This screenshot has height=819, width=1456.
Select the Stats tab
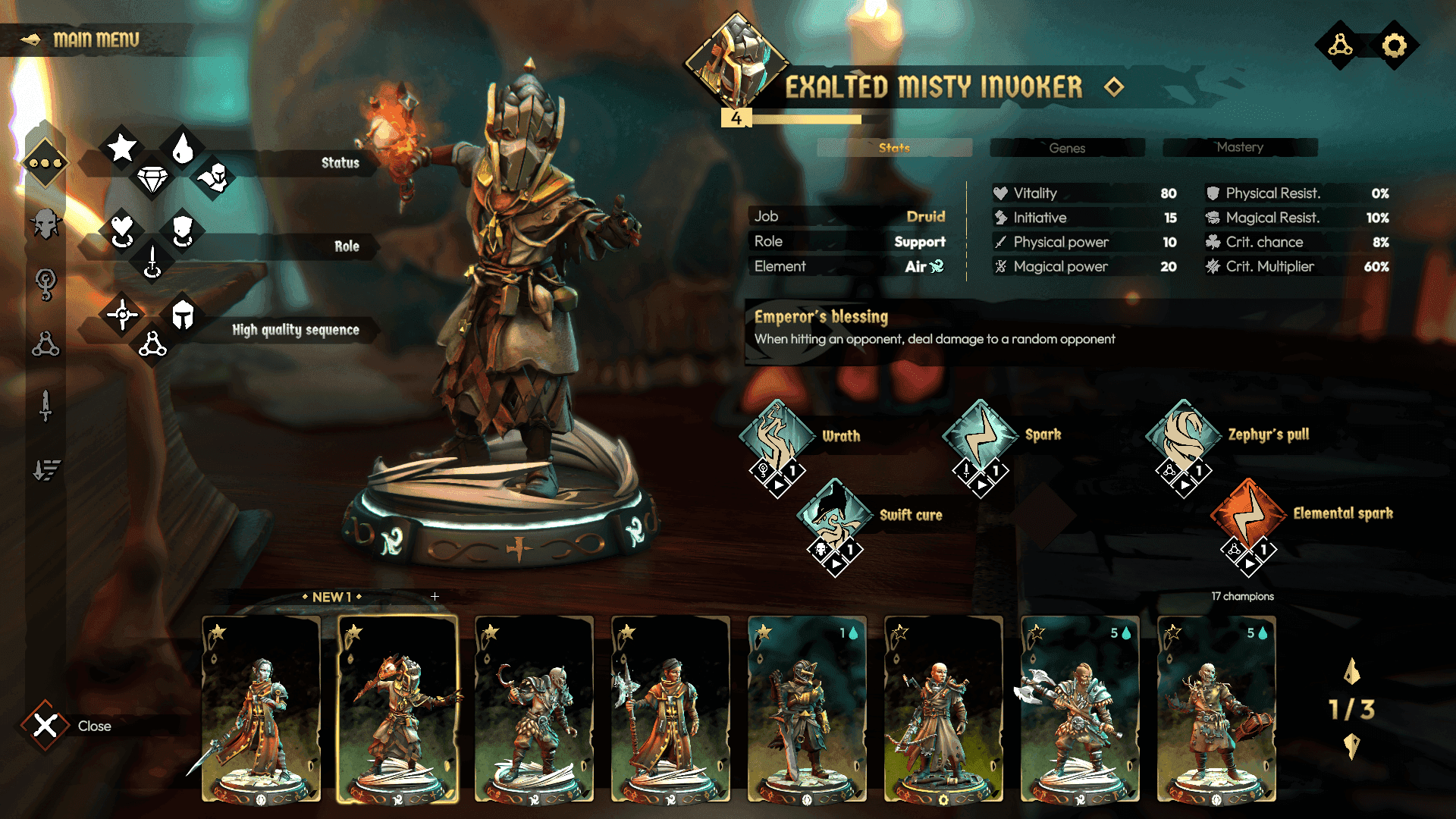894,148
